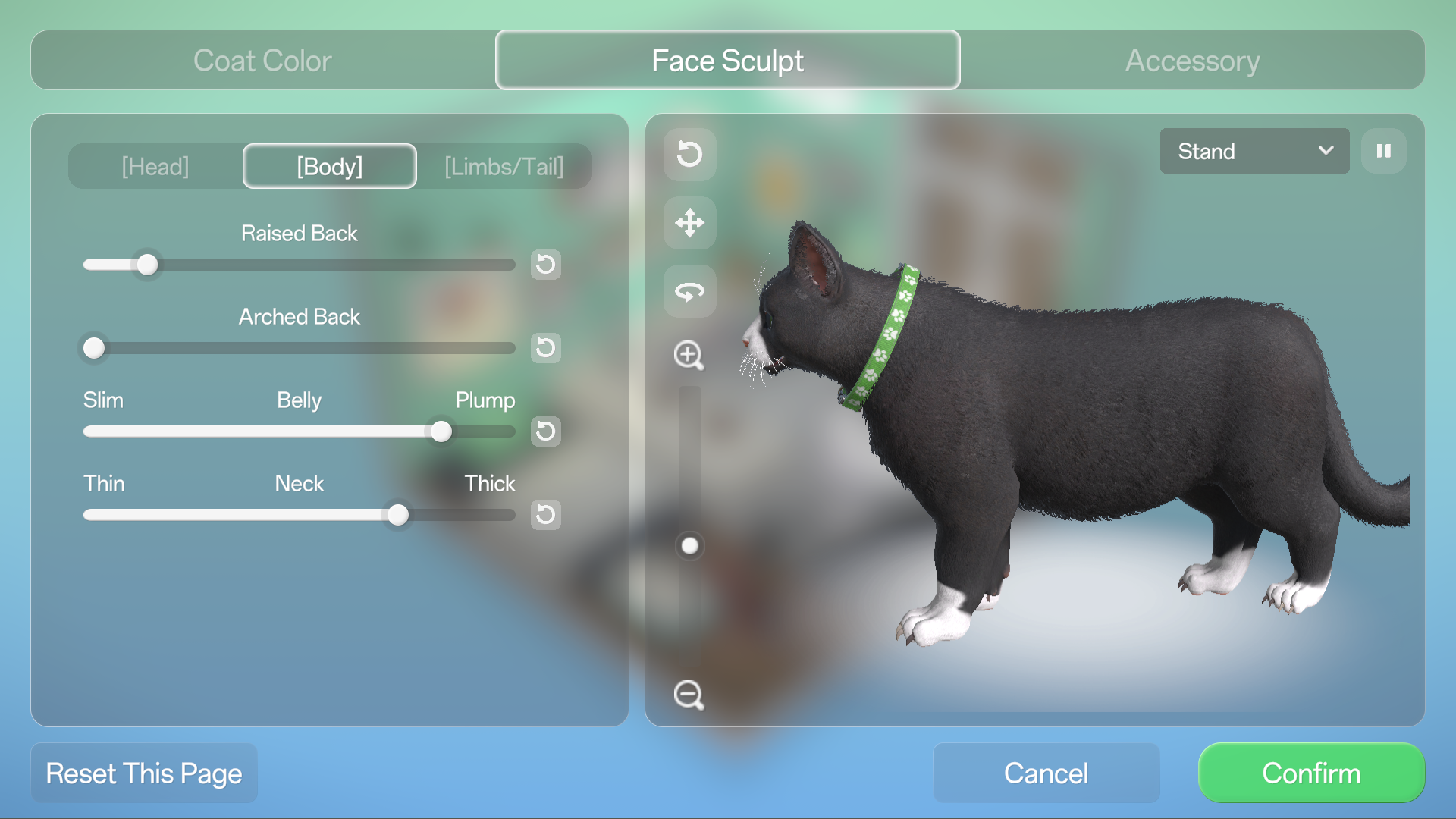Open the Stand pose dropdown
This screenshot has width=1456, height=819.
coord(1254,151)
